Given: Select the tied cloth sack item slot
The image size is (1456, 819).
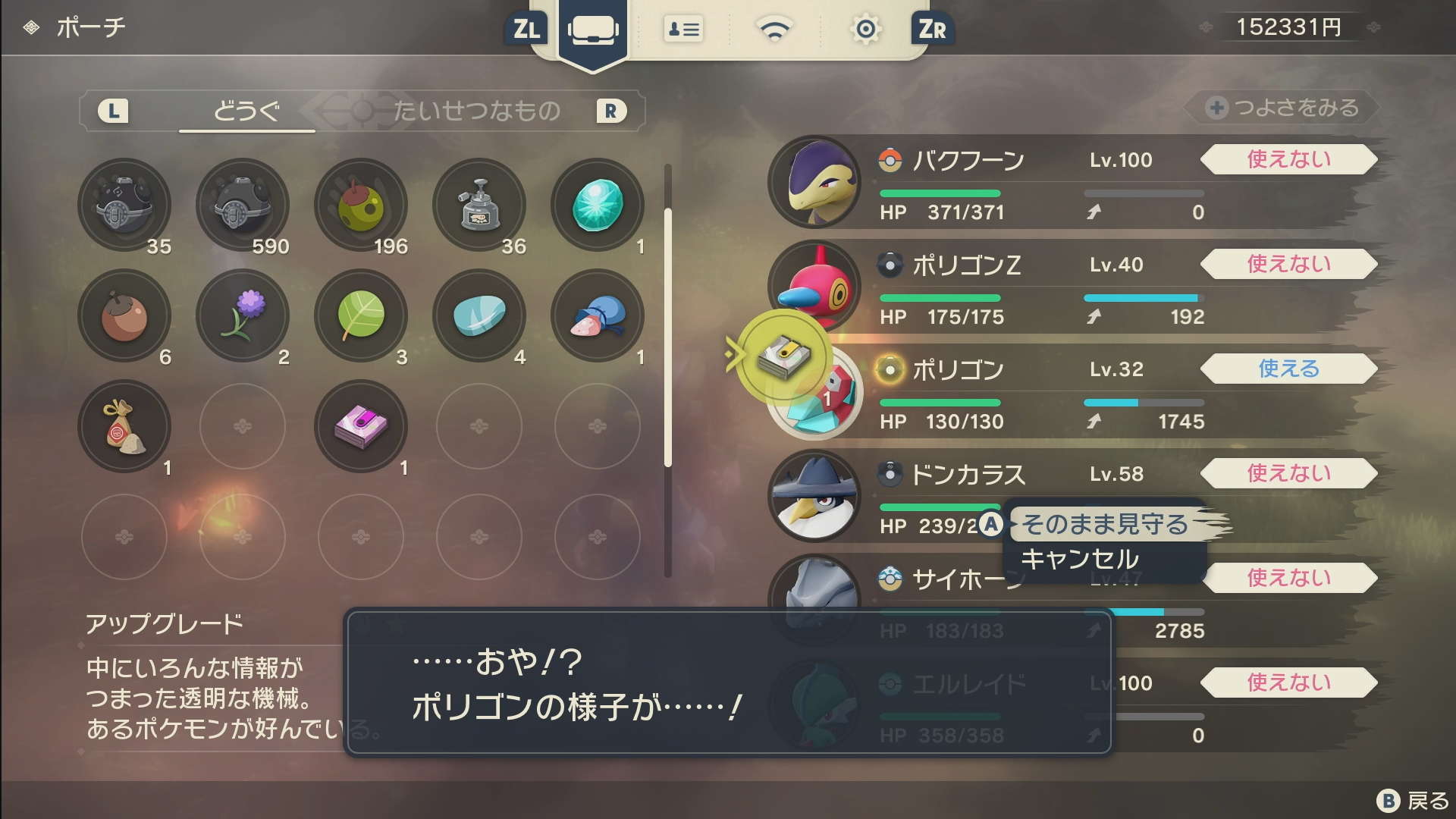Looking at the screenshot, I should click(124, 426).
